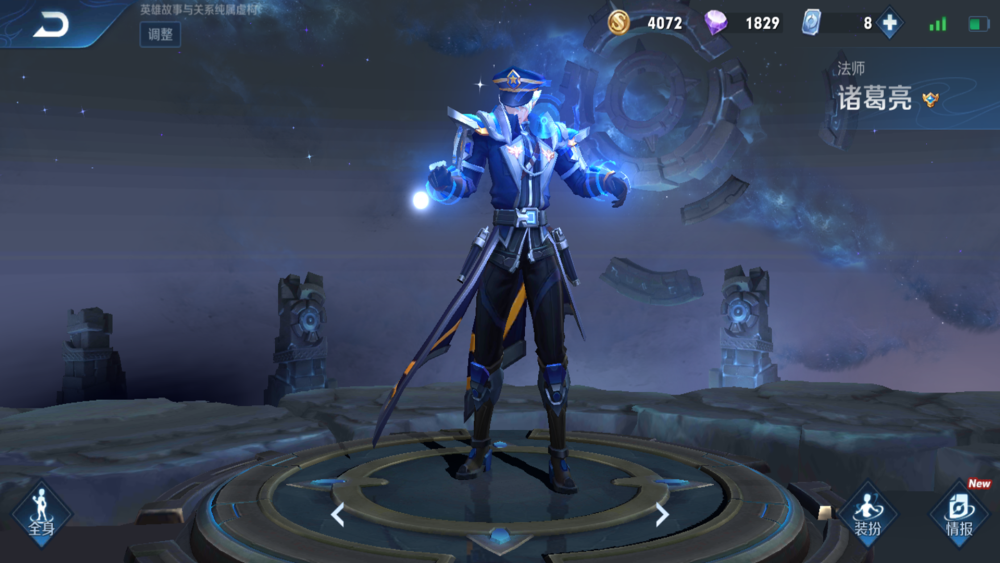This screenshot has width=1000, height=563.
Task: Add more skin coupons with the plus button
Action: pos(889,23)
